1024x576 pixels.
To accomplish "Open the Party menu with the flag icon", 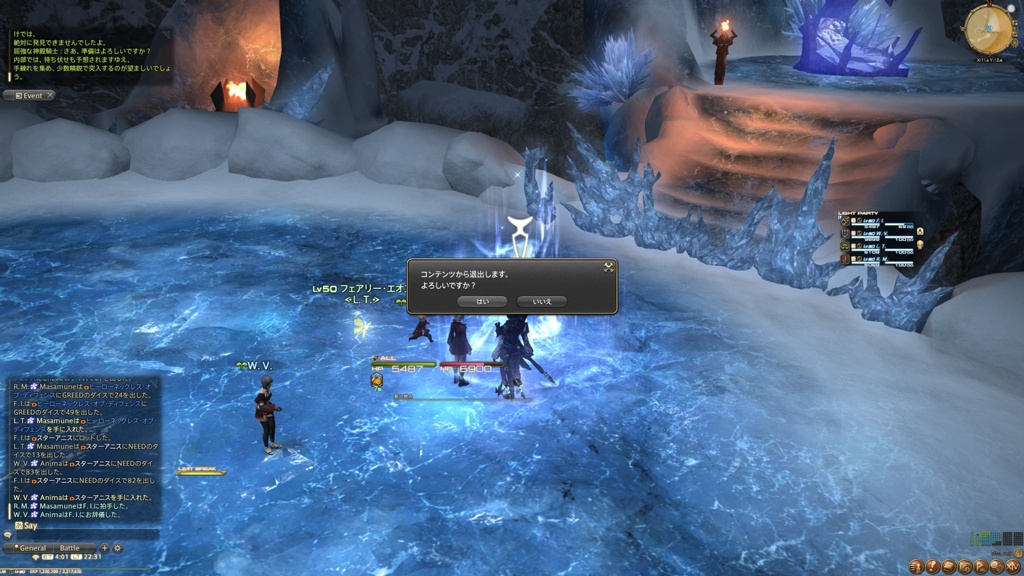I will [x=980, y=567].
